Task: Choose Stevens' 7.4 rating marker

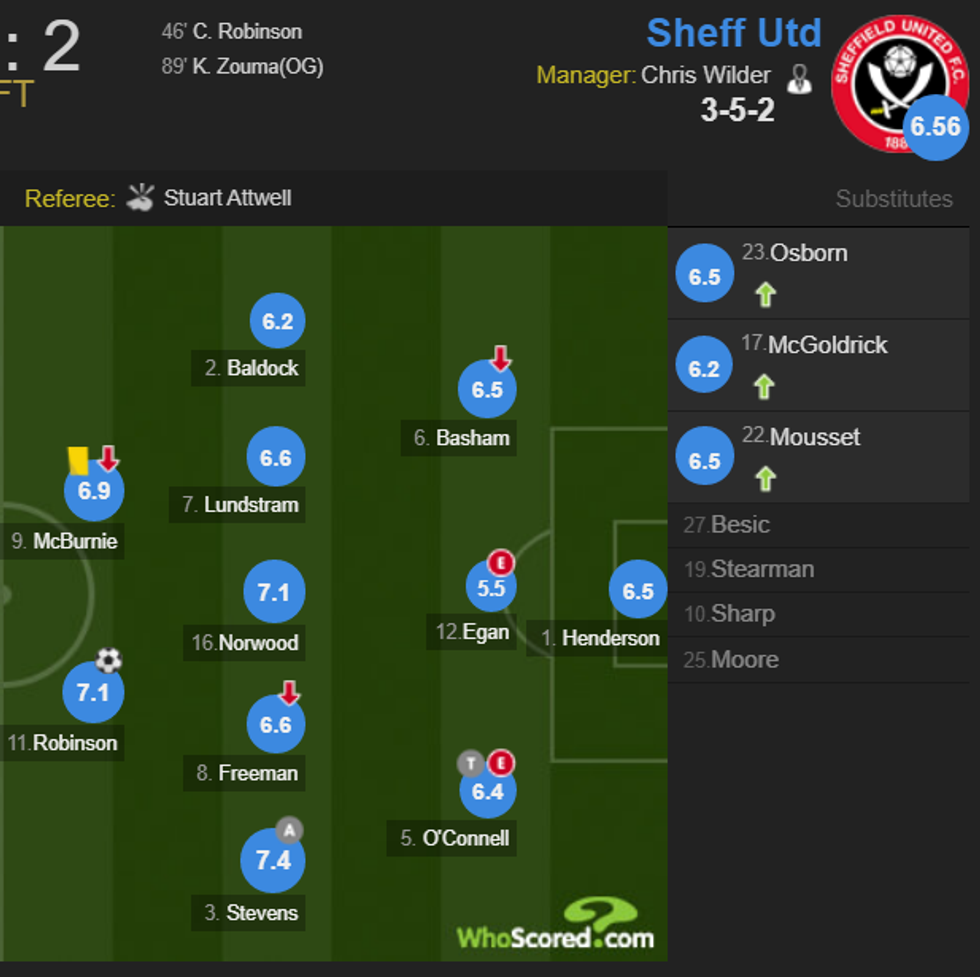Action: [x=273, y=861]
